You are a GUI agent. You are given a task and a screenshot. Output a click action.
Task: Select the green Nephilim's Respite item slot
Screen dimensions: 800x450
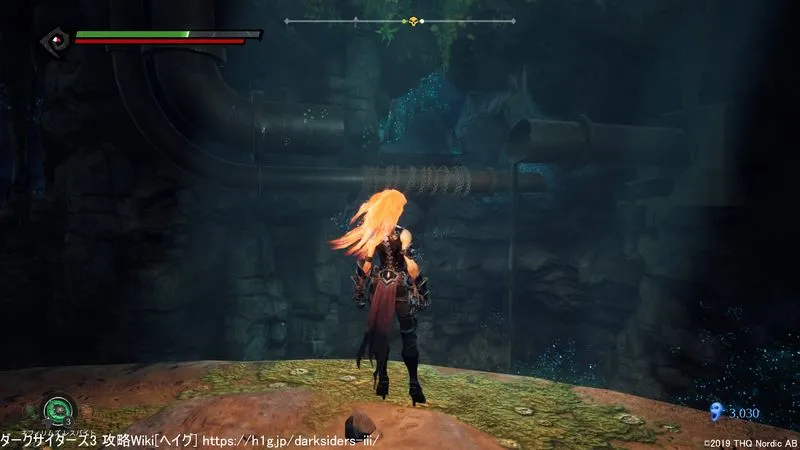point(59,410)
